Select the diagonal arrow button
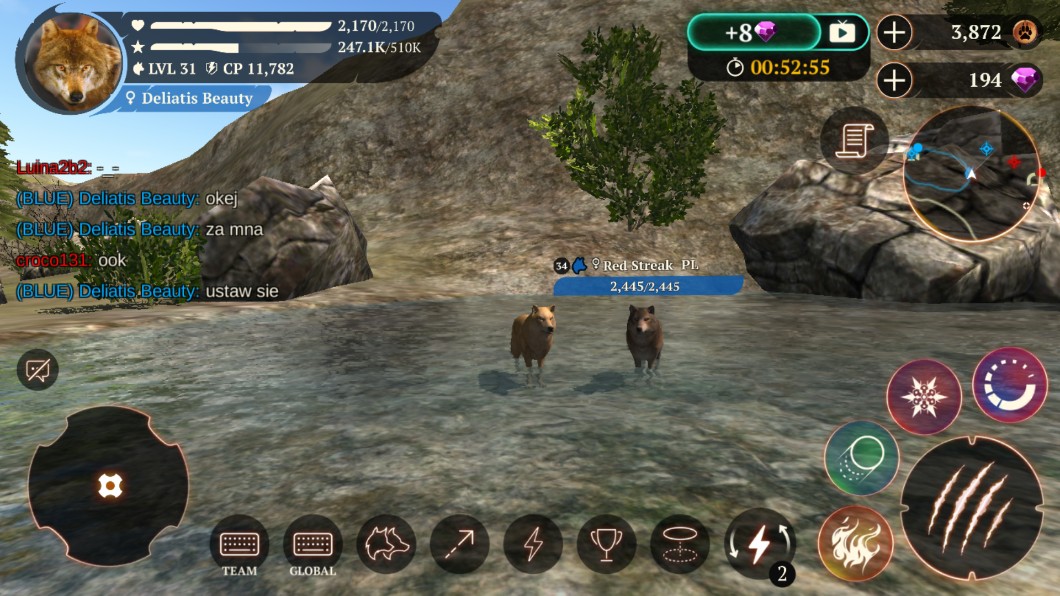 coord(459,544)
